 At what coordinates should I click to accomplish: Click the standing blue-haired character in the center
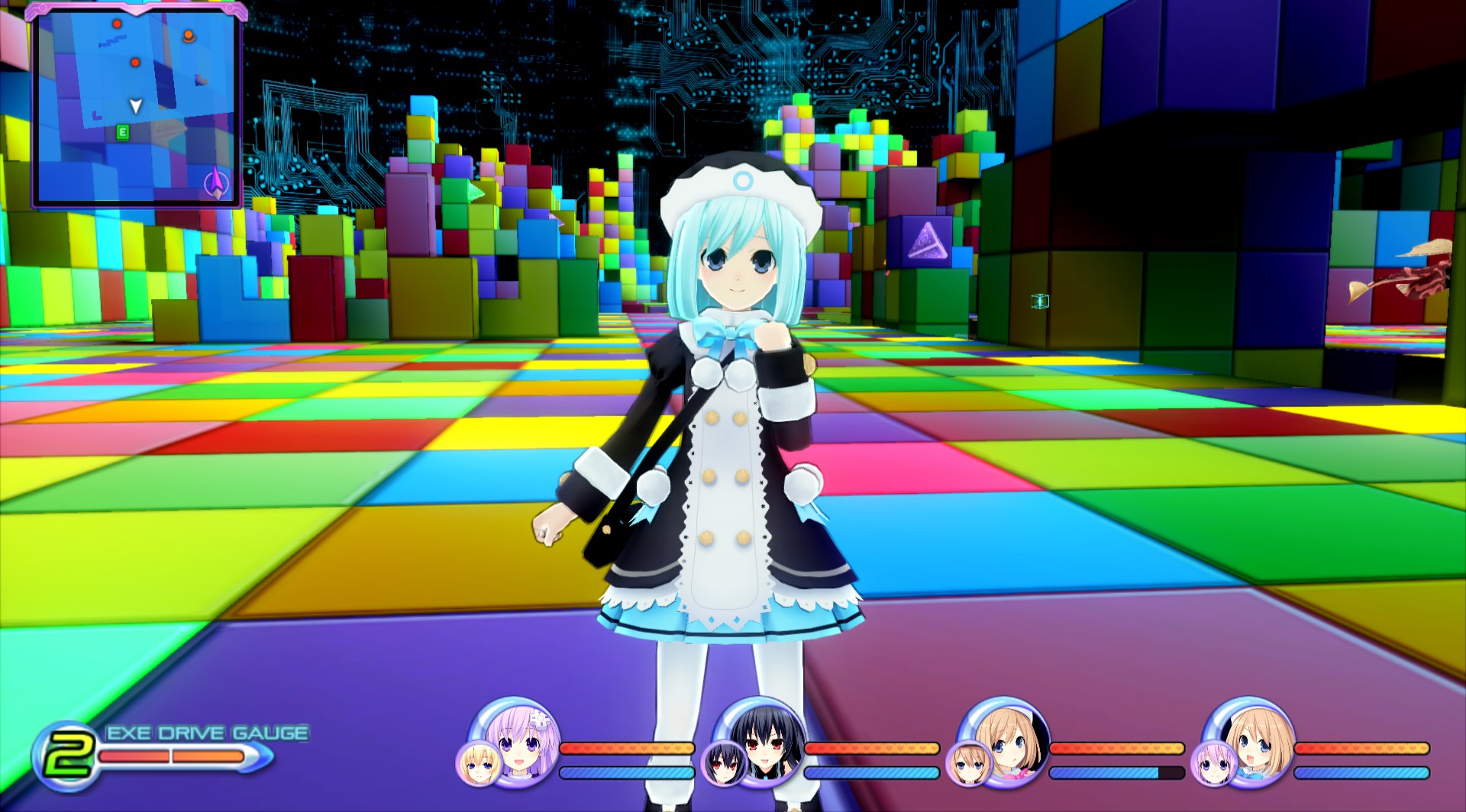(725, 420)
